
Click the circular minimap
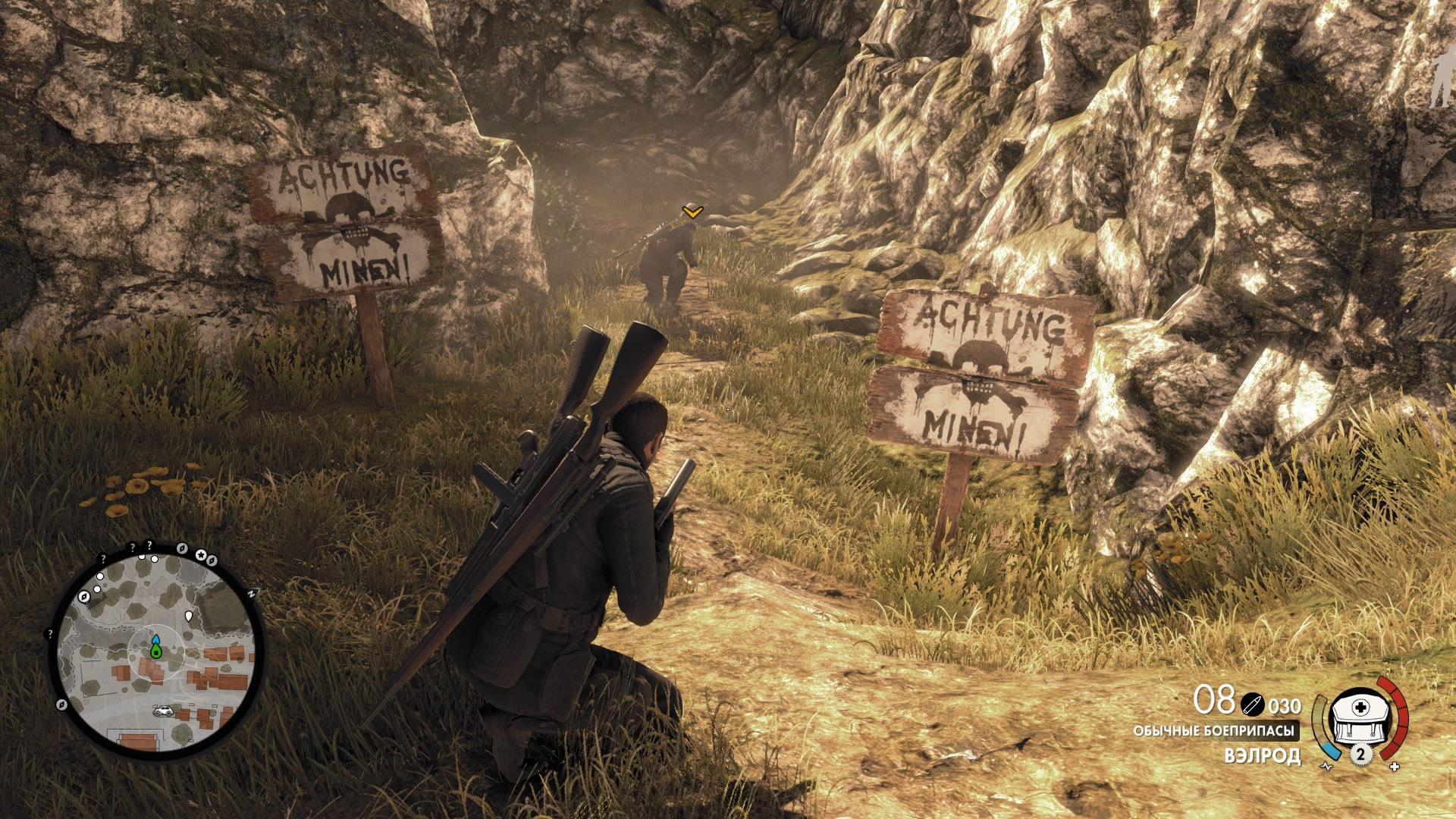click(157, 648)
